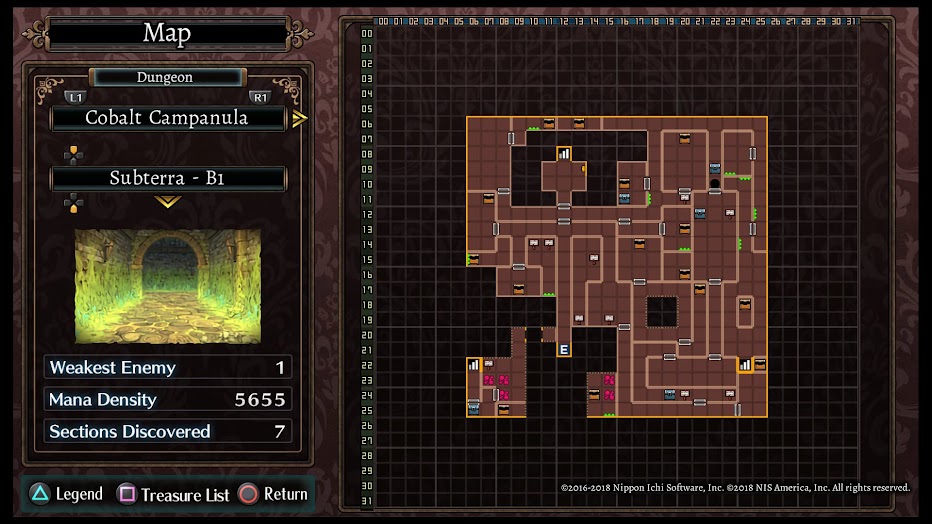
Task: Return from the map screen
Action: coord(273,494)
